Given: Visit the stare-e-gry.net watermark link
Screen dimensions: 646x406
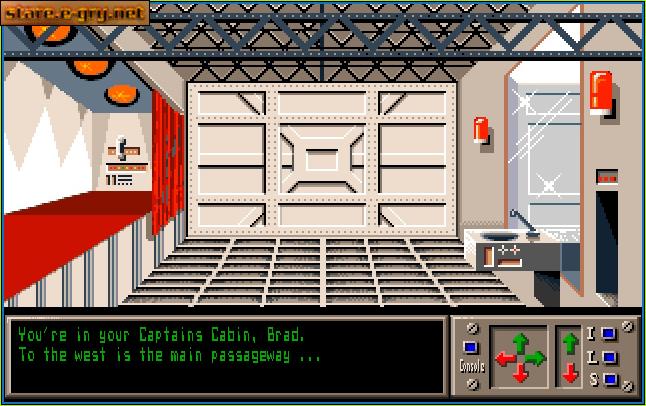Looking at the screenshot, I should pyautogui.click(x=76, y=13).
